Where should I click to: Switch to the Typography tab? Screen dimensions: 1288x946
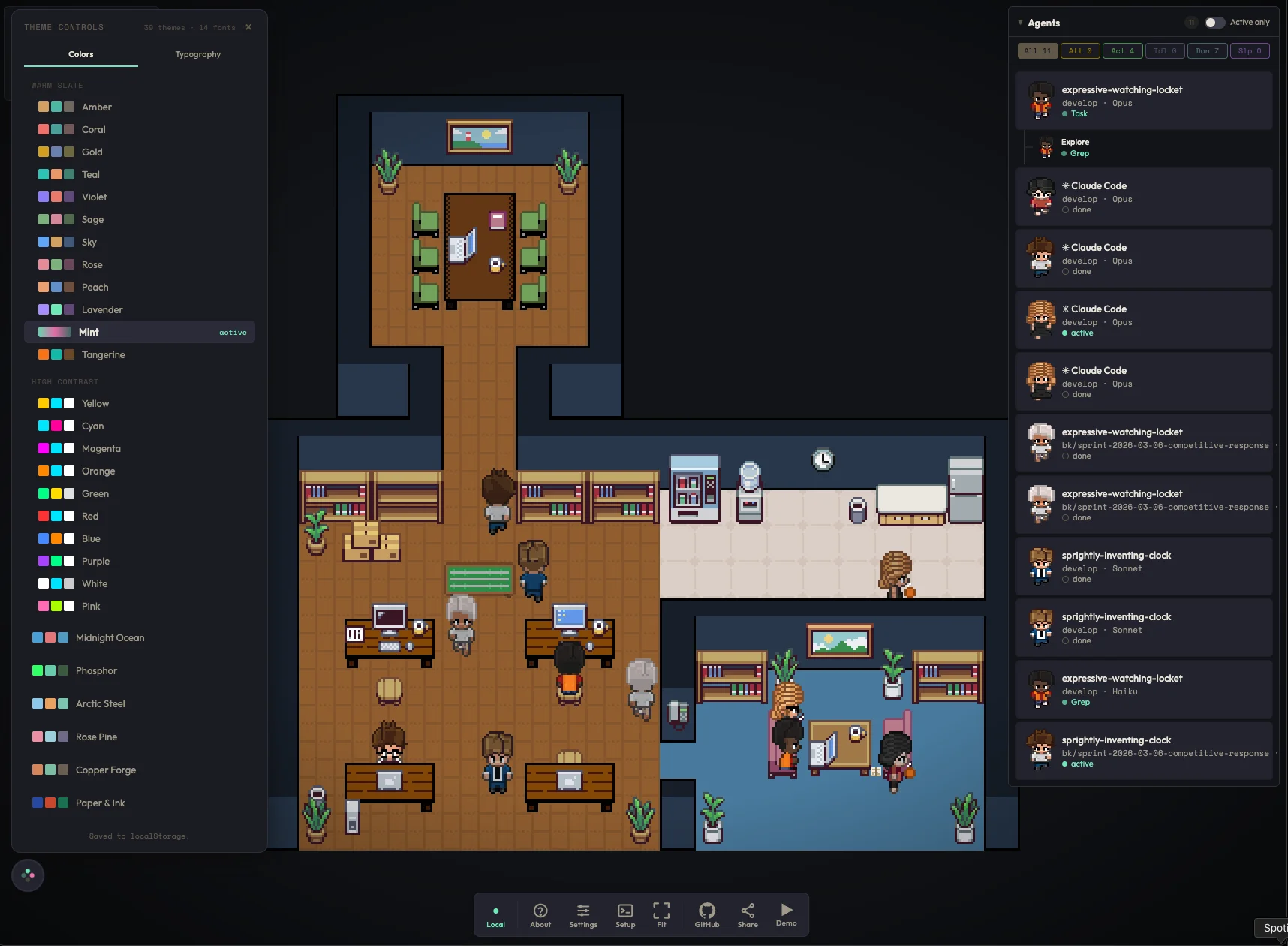[197, 54]
